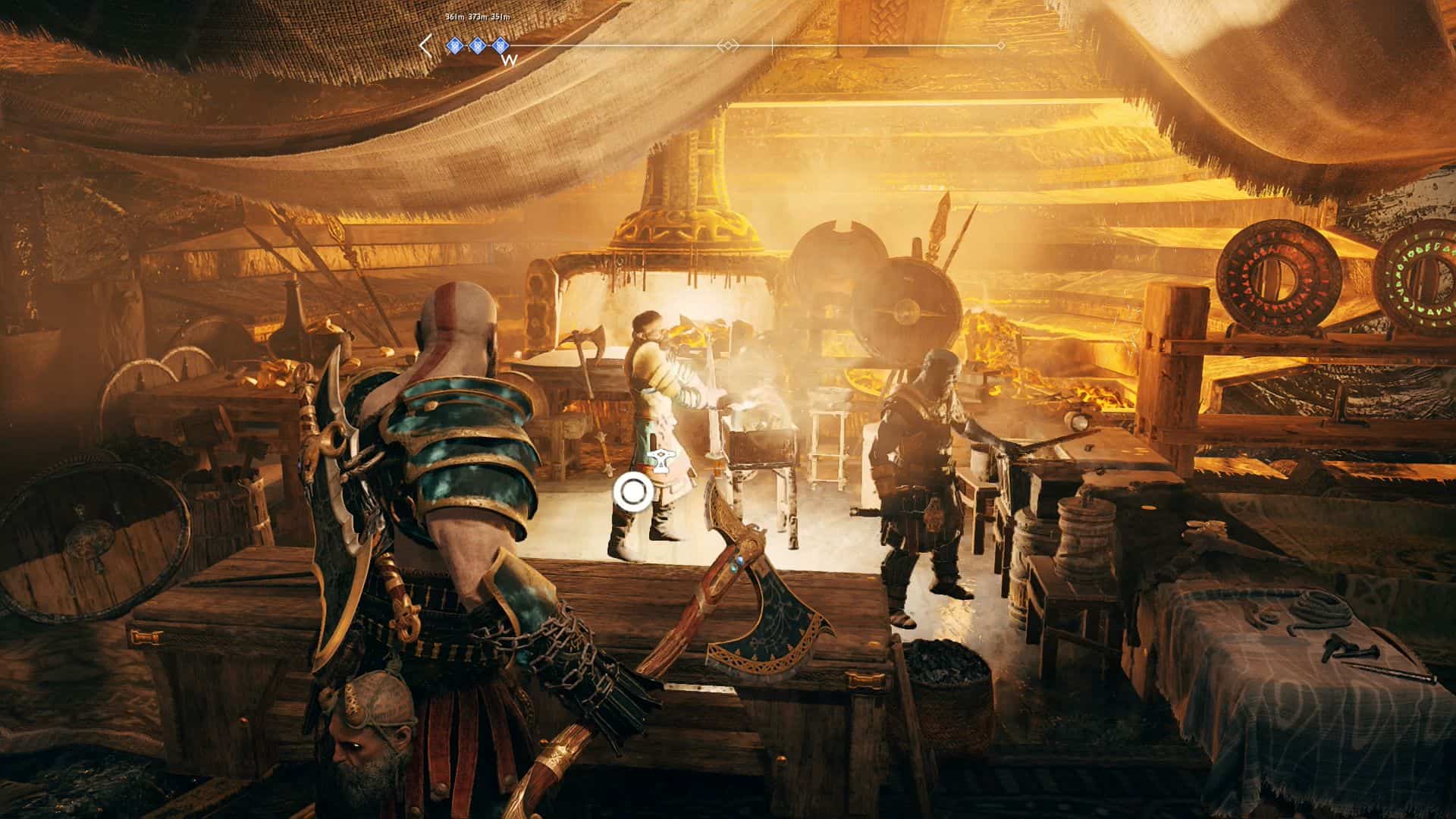
Task: Click the blue quest marker above the W
Action: pos(499,45)
